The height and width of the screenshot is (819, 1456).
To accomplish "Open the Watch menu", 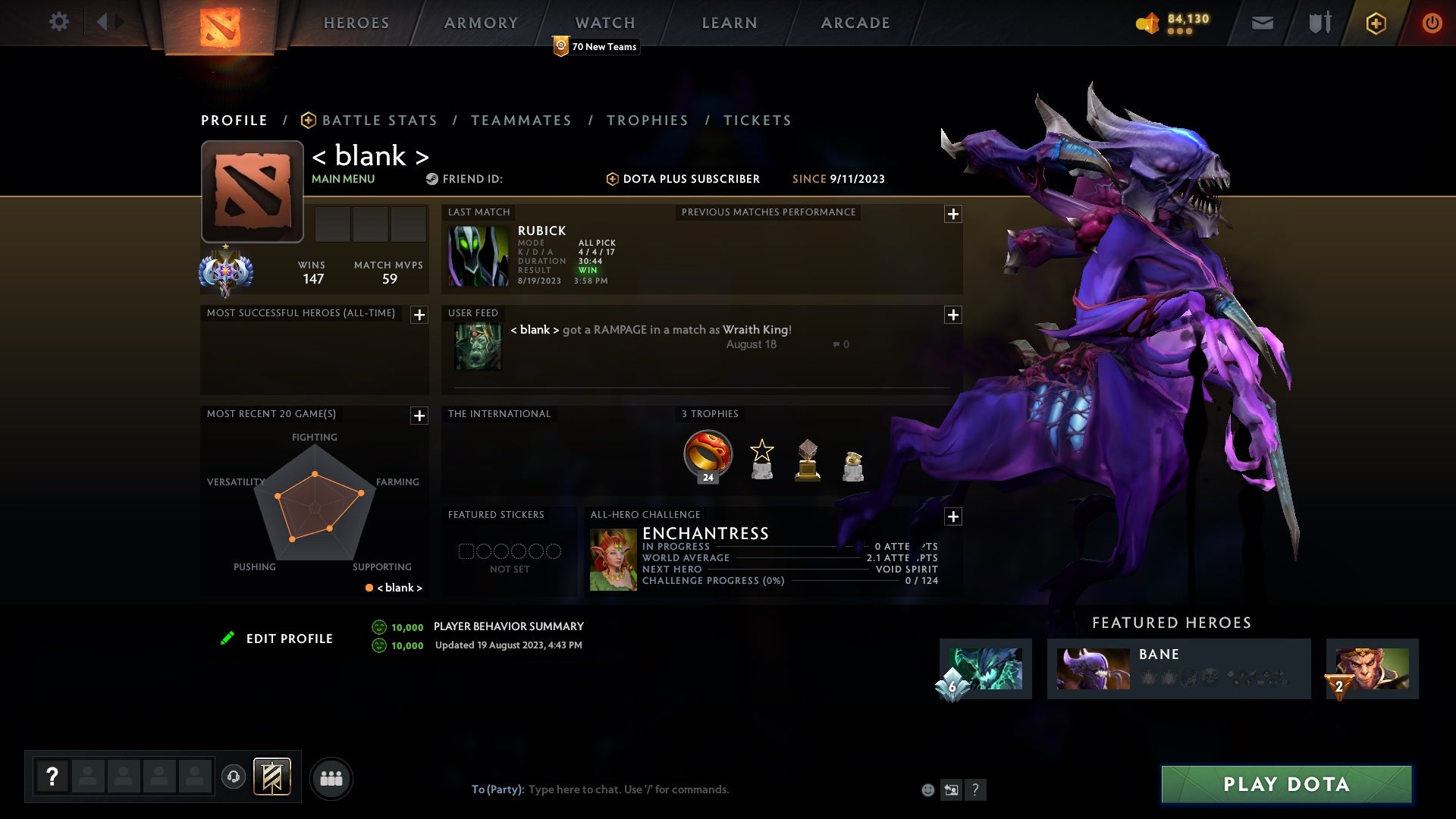I will tap(604, 23).
